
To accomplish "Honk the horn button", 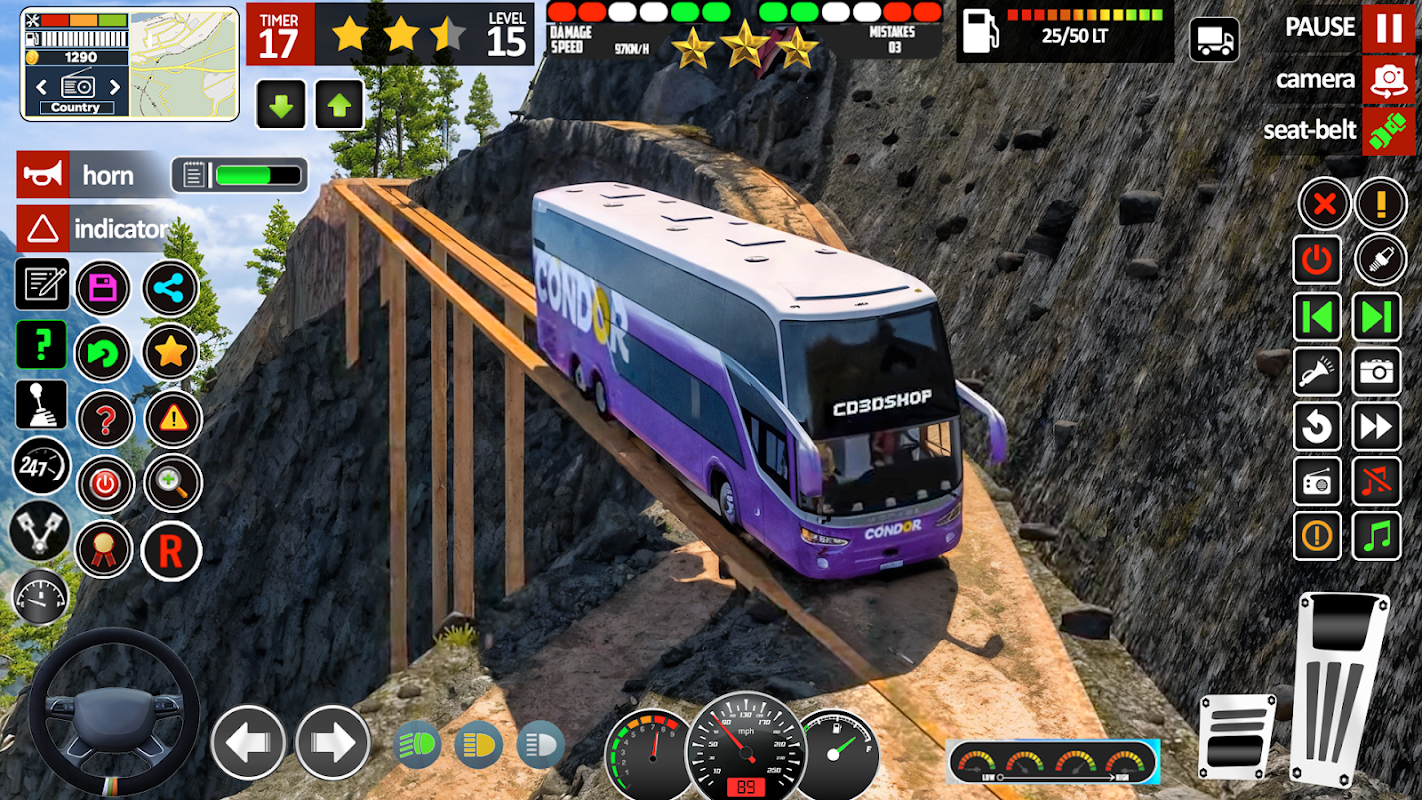I will click(43, 175).
